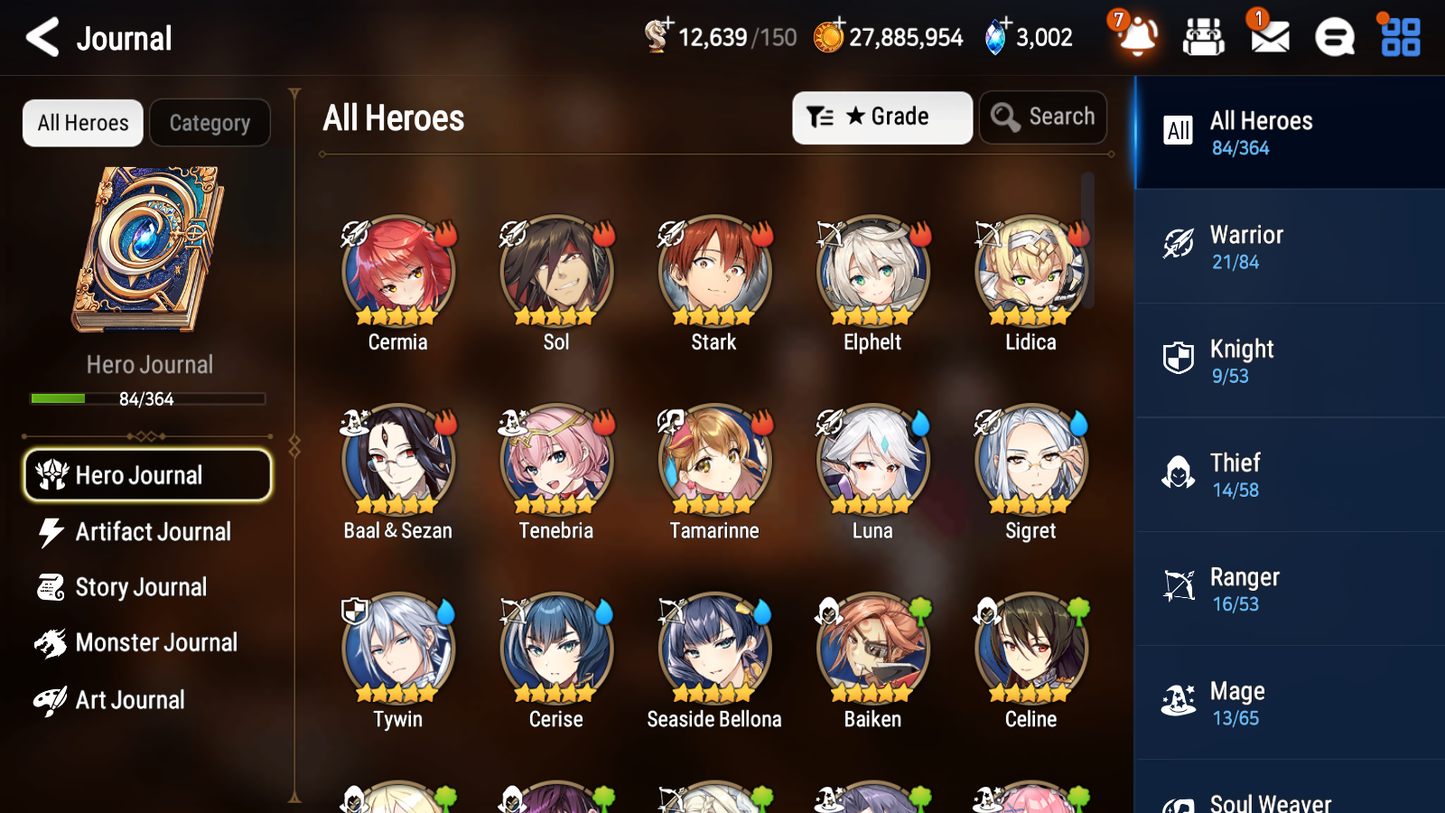1445x813 pixels.
Task: Switch to the Category view toggle
Action: click(x=210, y=122)
